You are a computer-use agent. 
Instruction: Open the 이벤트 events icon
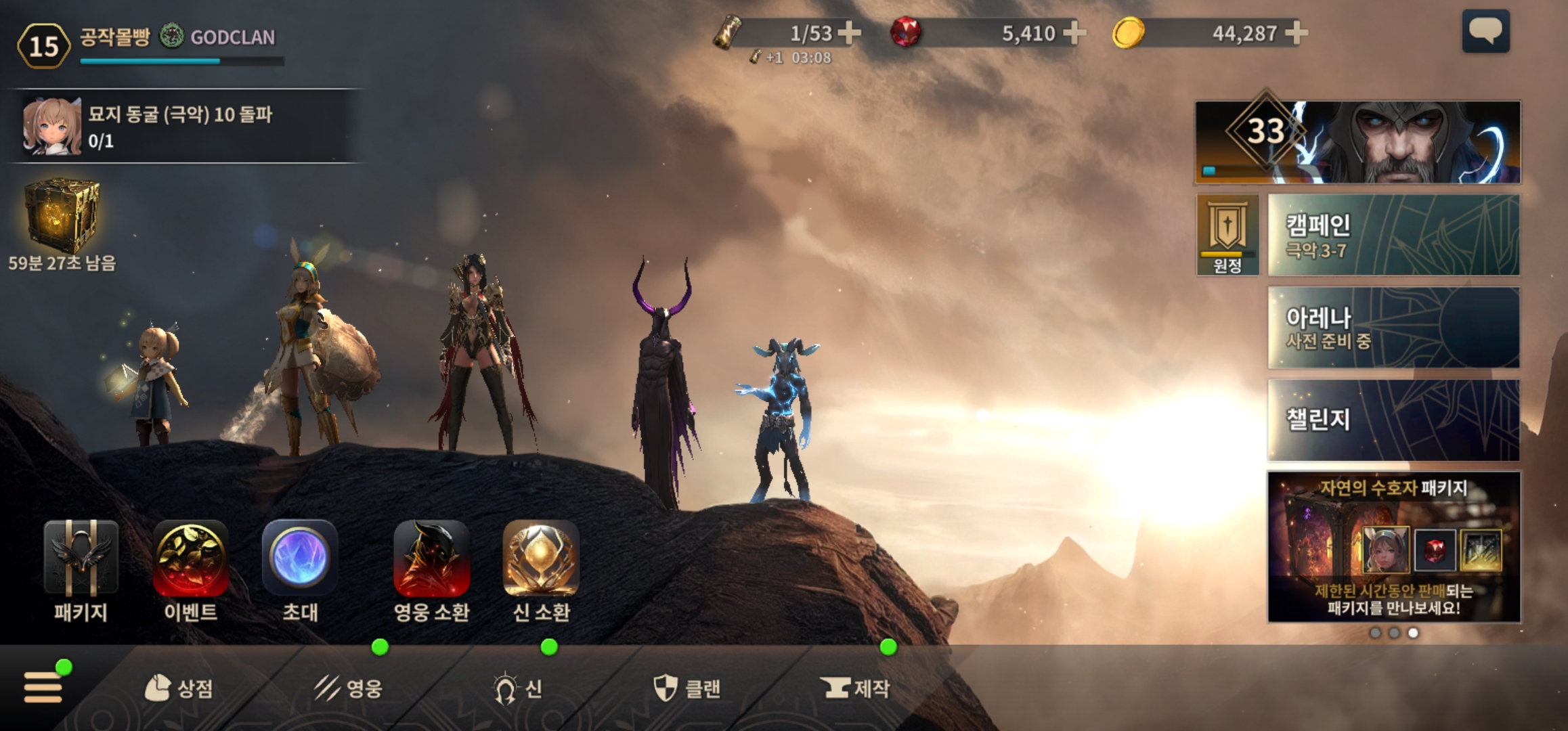190,570
